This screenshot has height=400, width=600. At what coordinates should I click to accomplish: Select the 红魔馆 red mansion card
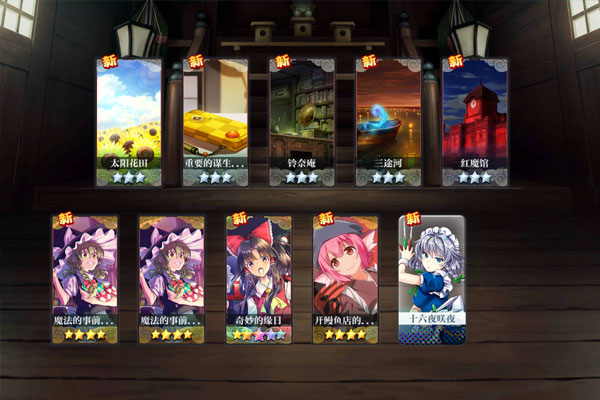click(x=475, y=122)
